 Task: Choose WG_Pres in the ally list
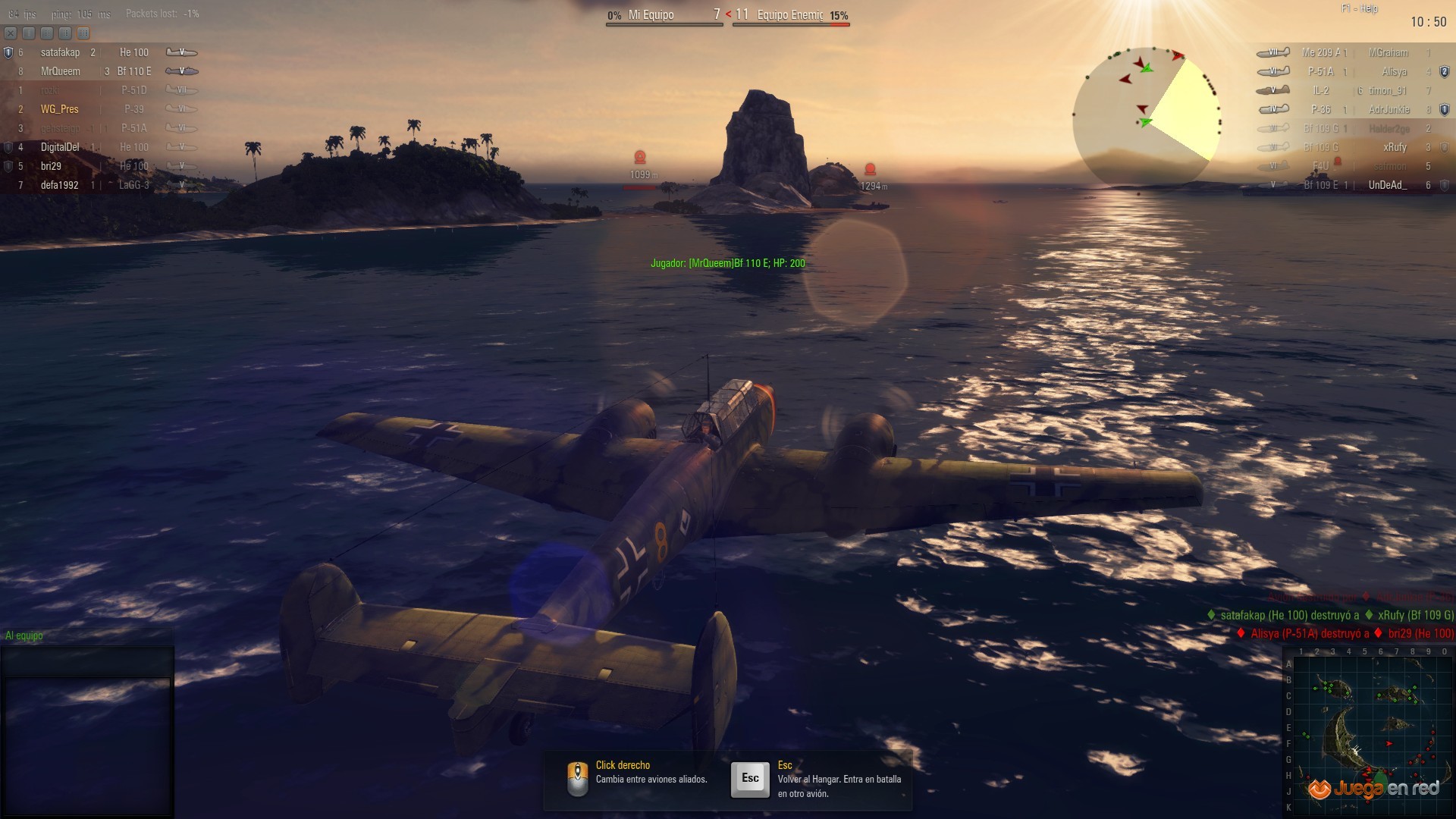pyautogui.click(x=99, y=109)
